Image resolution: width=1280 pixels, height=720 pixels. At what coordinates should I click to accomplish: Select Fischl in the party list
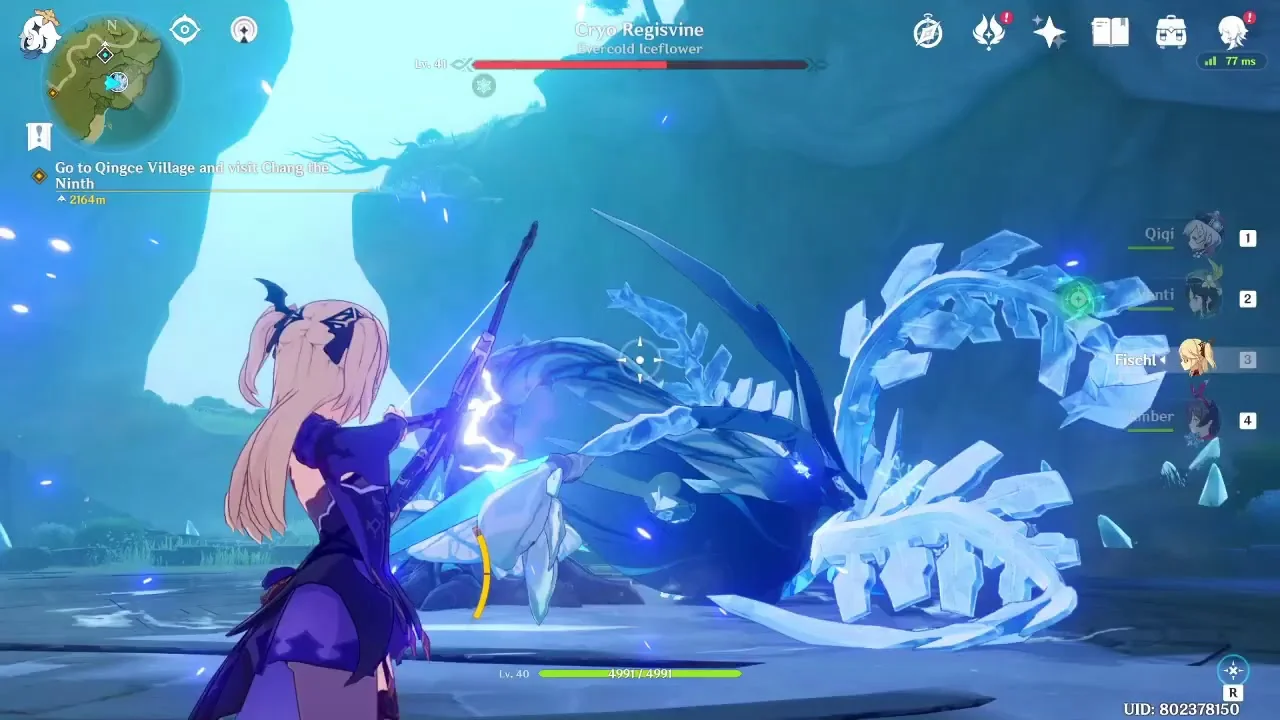pyautogui.click(x=1196, y=359)
